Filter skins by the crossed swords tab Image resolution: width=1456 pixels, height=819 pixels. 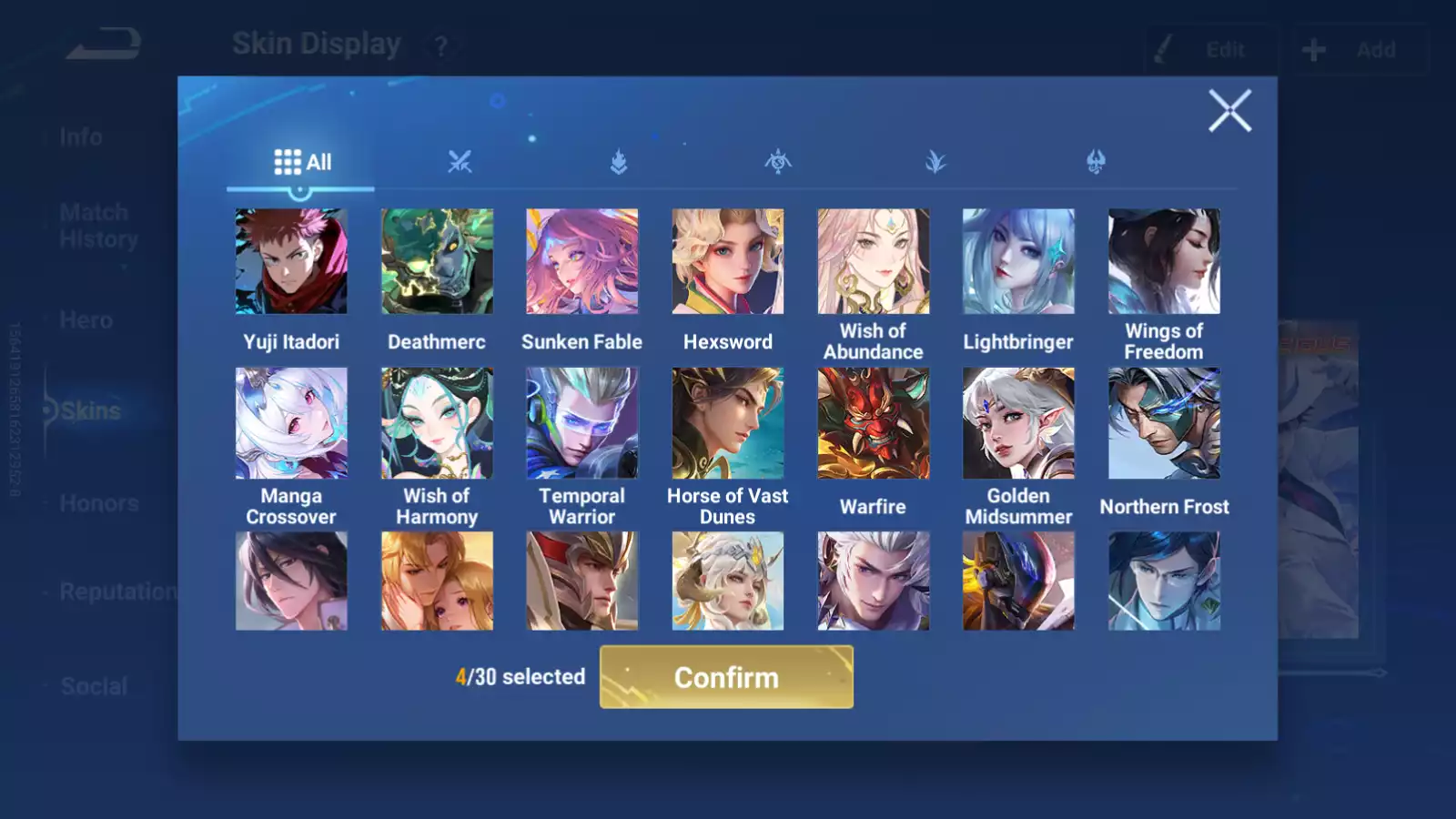[460, 163]
